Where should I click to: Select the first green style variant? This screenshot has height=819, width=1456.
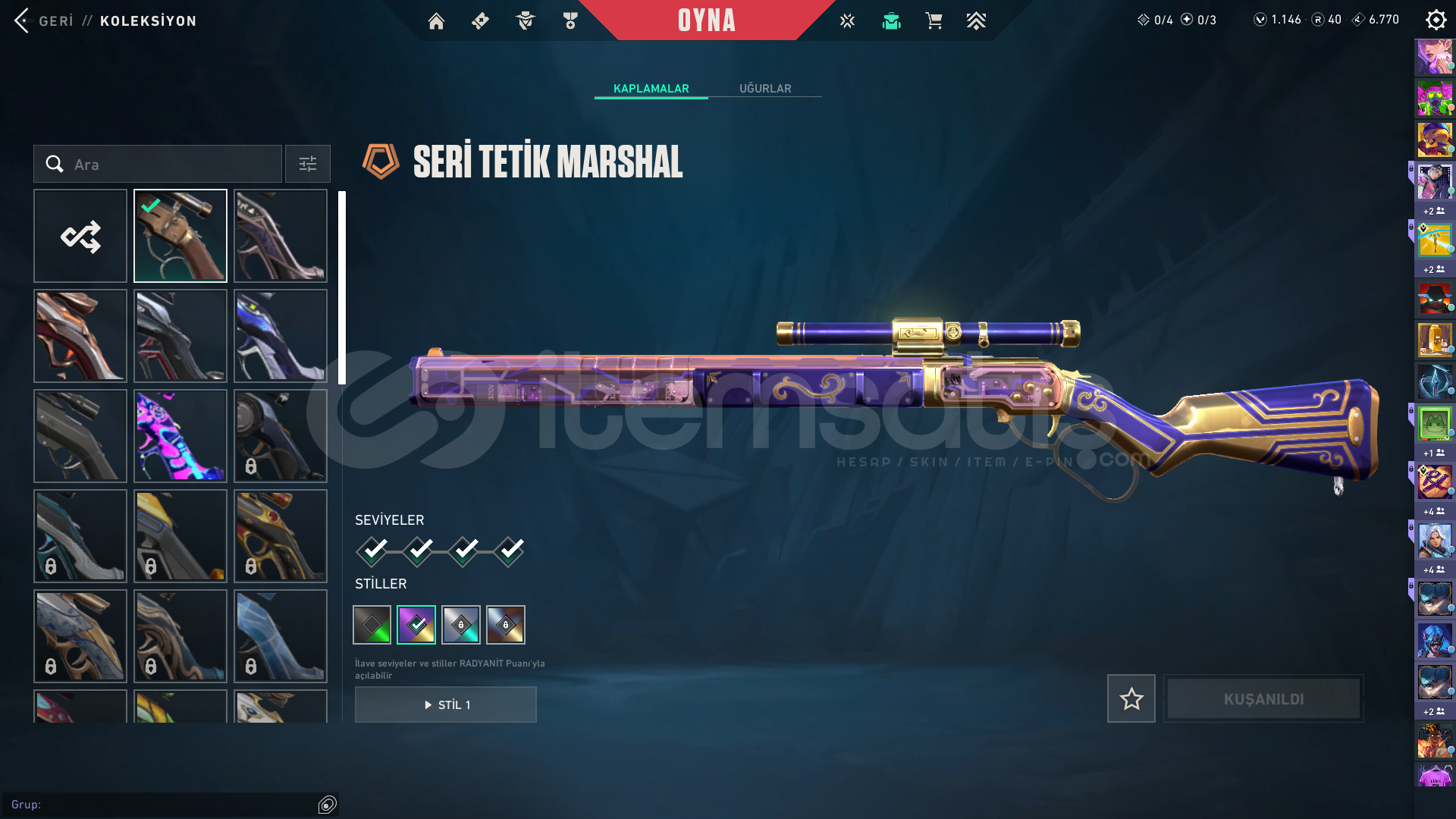[372, 625]
